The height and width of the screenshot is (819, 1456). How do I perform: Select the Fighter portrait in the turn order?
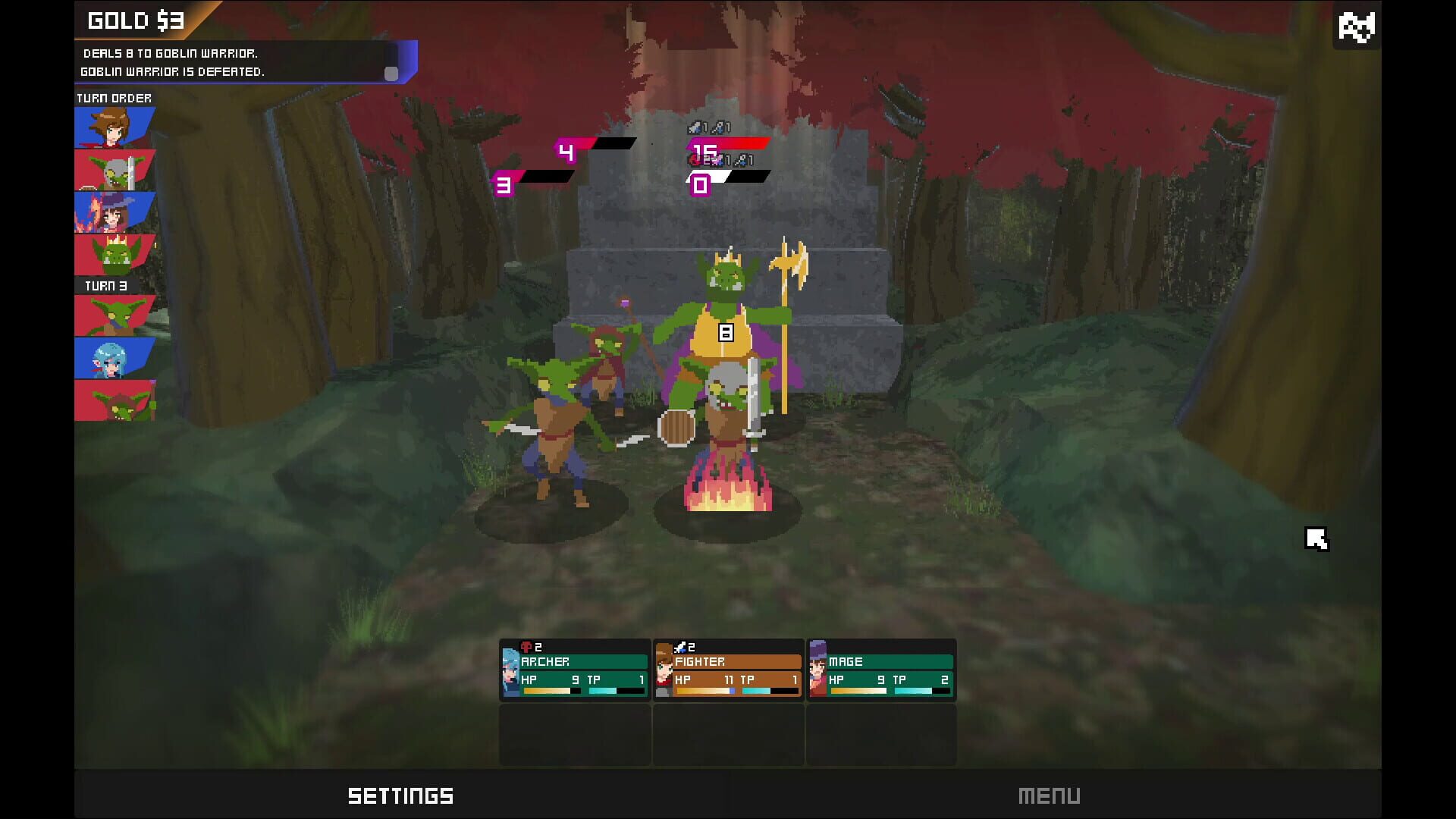point(114,125)
